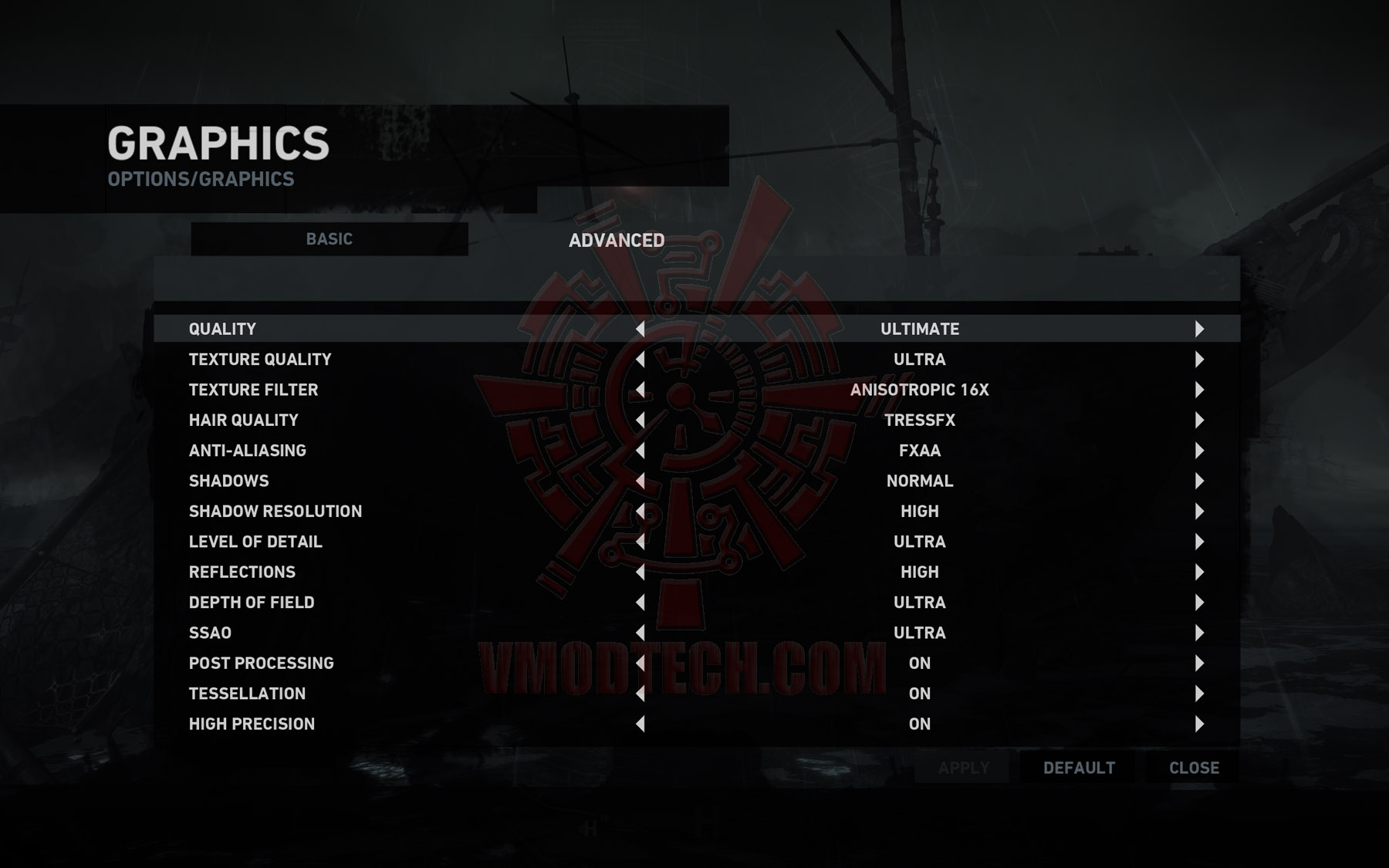This screenshot has height=868, width=1389.
Task: Adjust SSAO with the left arrow
Action: click(x=640, y=633)
